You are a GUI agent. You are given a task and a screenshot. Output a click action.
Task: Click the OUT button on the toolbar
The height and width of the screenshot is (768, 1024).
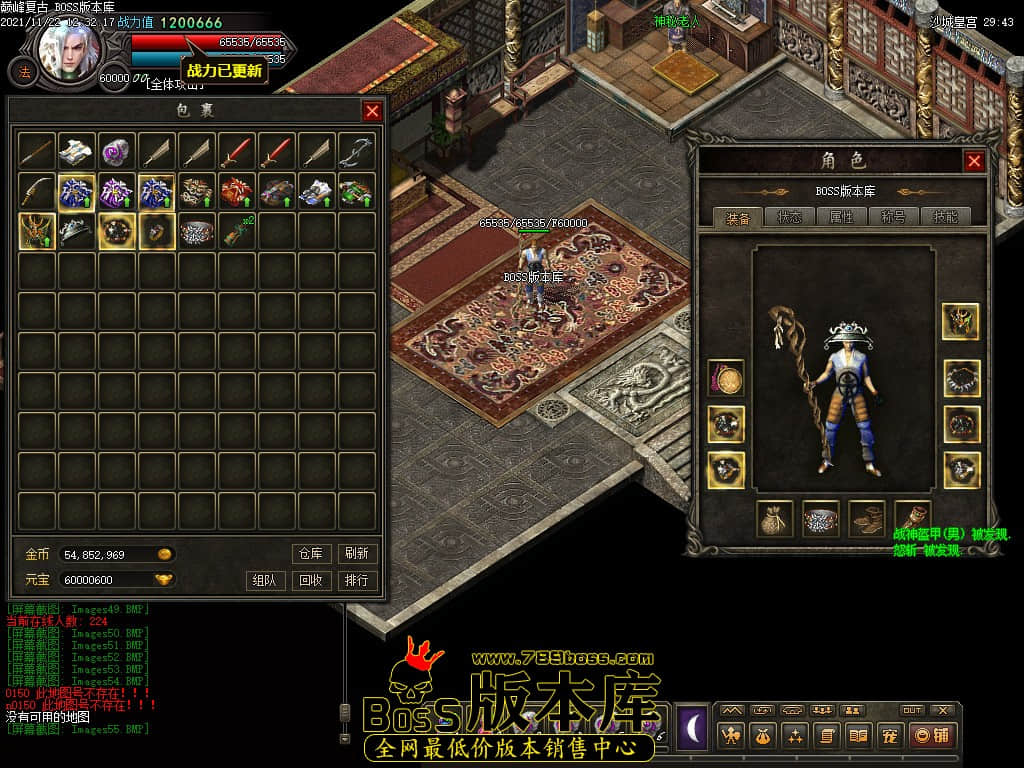[x=912, y=710]
